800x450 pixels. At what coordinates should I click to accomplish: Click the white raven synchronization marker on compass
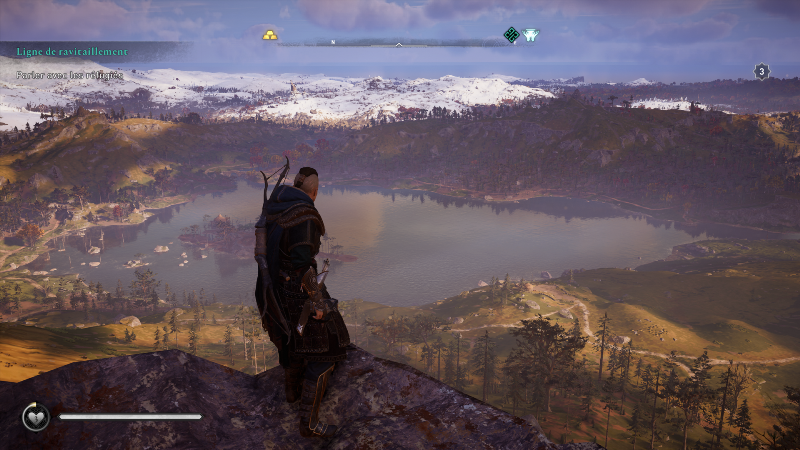pos(530,35)
